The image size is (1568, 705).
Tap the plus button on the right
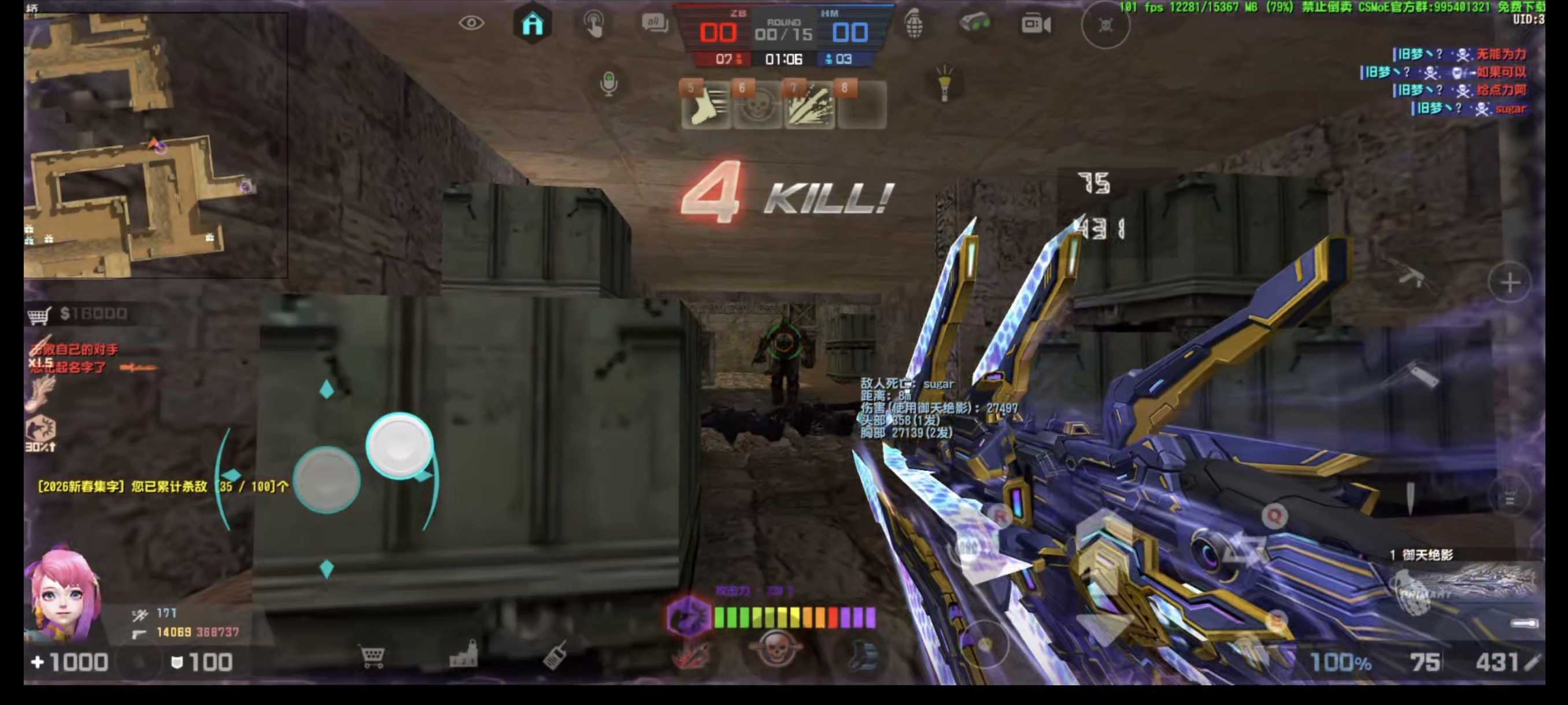1509,283
